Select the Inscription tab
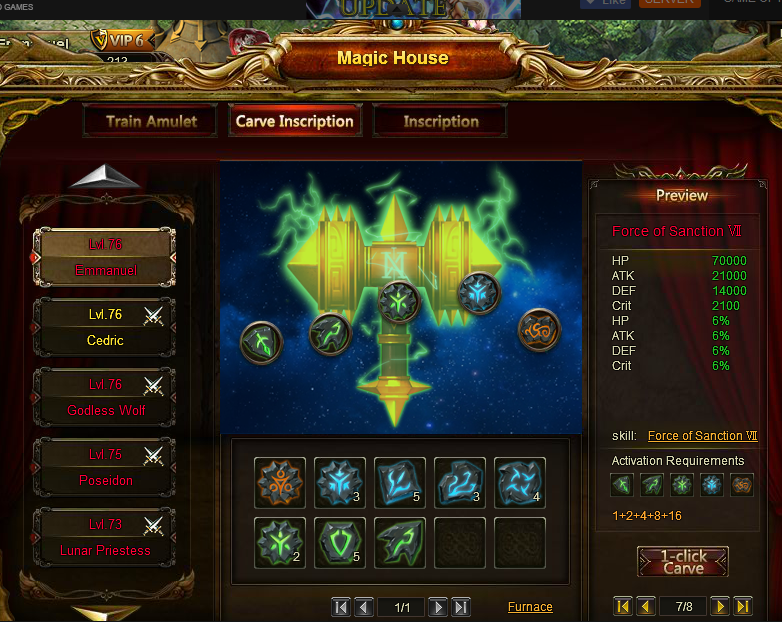This screenshot has height=622, width=782. coord(440,122)
